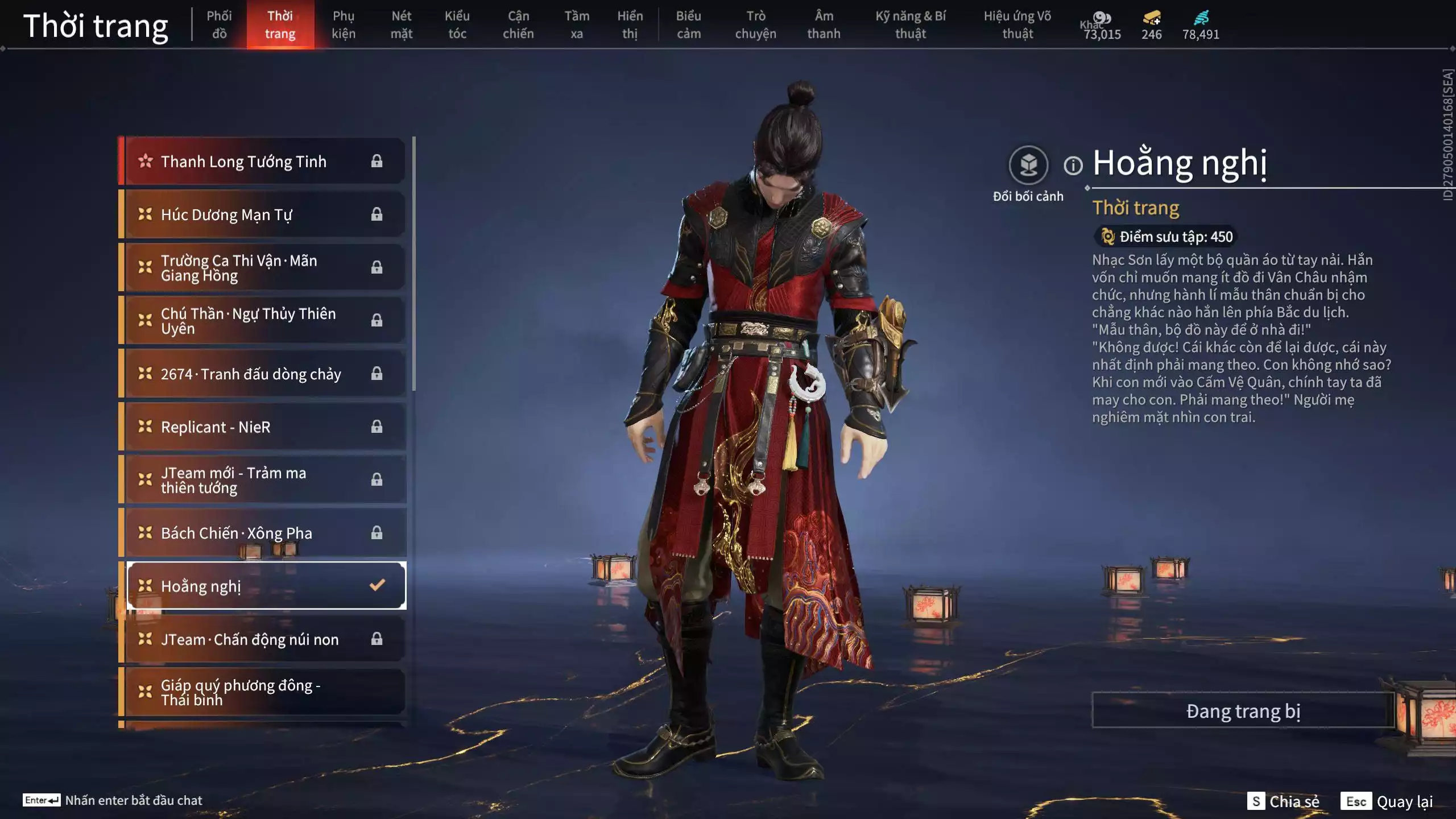Click the Đổi bối cảnh background button
Screen dimensions: 1456x819
[x=1028, y=166]
